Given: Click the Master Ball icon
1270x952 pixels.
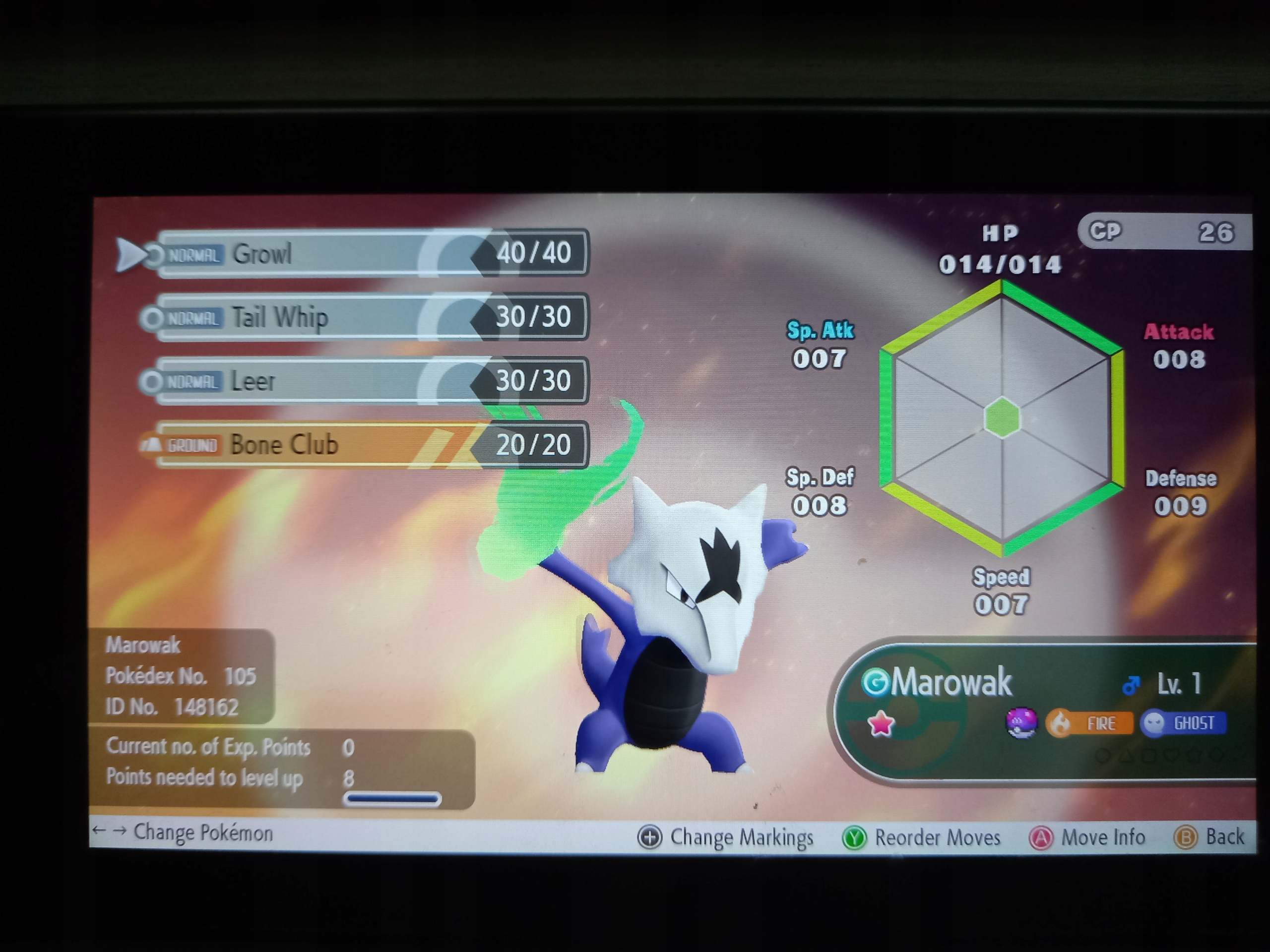Looking at the screenshot, I should coord(1022,724).
